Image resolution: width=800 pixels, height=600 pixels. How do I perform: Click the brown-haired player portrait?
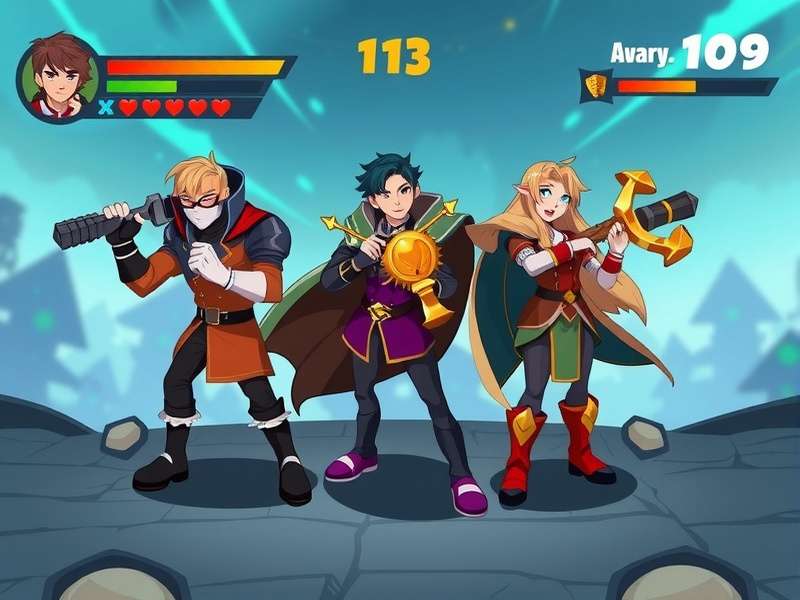[58, 76]
